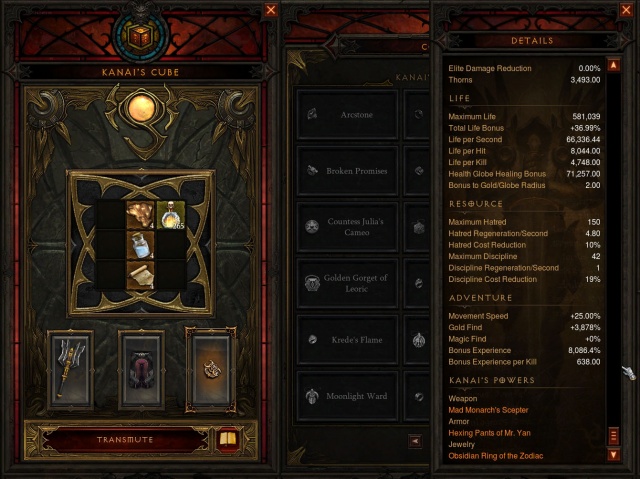Select the blue-liquid bottle in the cube
This screenshot has width=640, height=479.
[x=140, y=245]
